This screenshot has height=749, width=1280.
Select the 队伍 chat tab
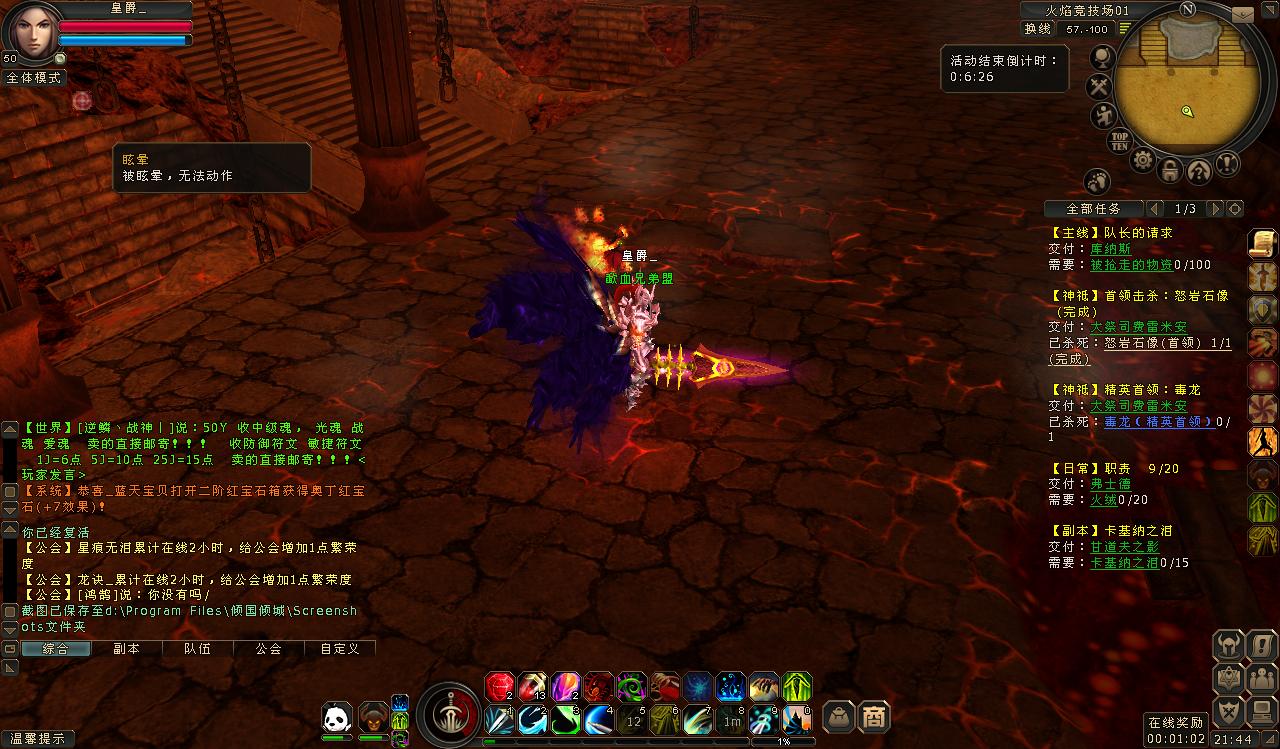(x=197, y=648)
